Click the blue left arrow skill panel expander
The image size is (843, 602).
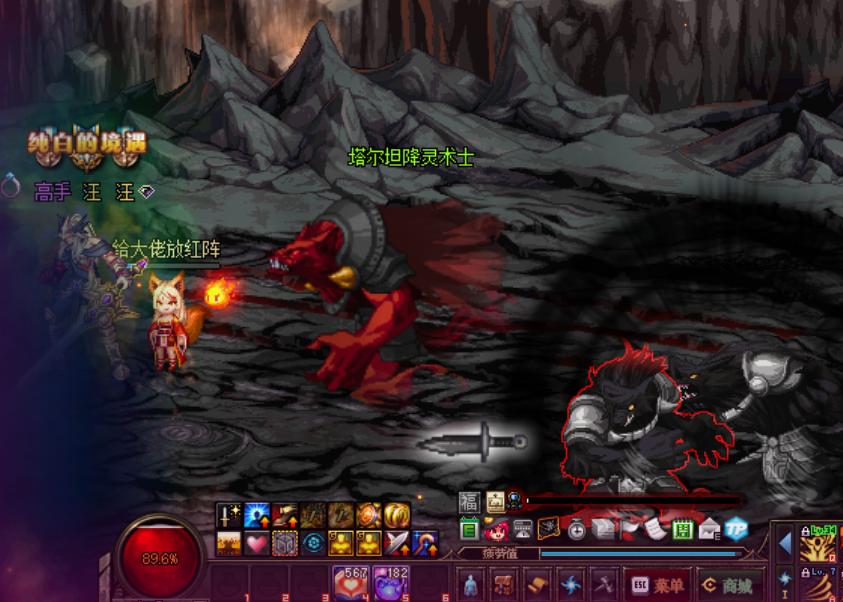[x=785, y=543]
